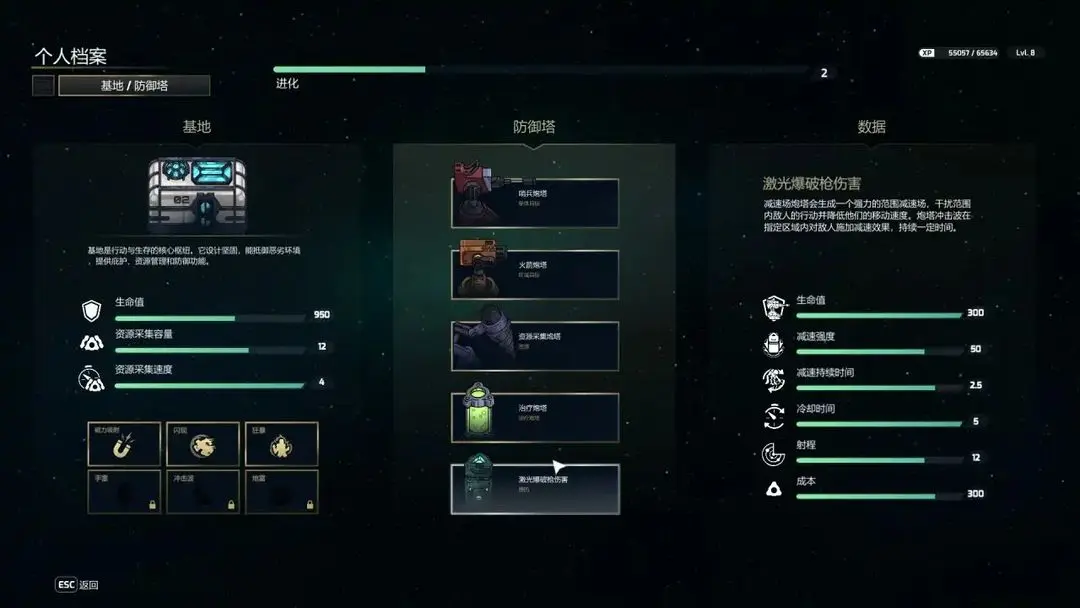Screen dimensions: 1080x608
Task: Click the locked 手雷 grenade slot
Action: pos(124,492)
